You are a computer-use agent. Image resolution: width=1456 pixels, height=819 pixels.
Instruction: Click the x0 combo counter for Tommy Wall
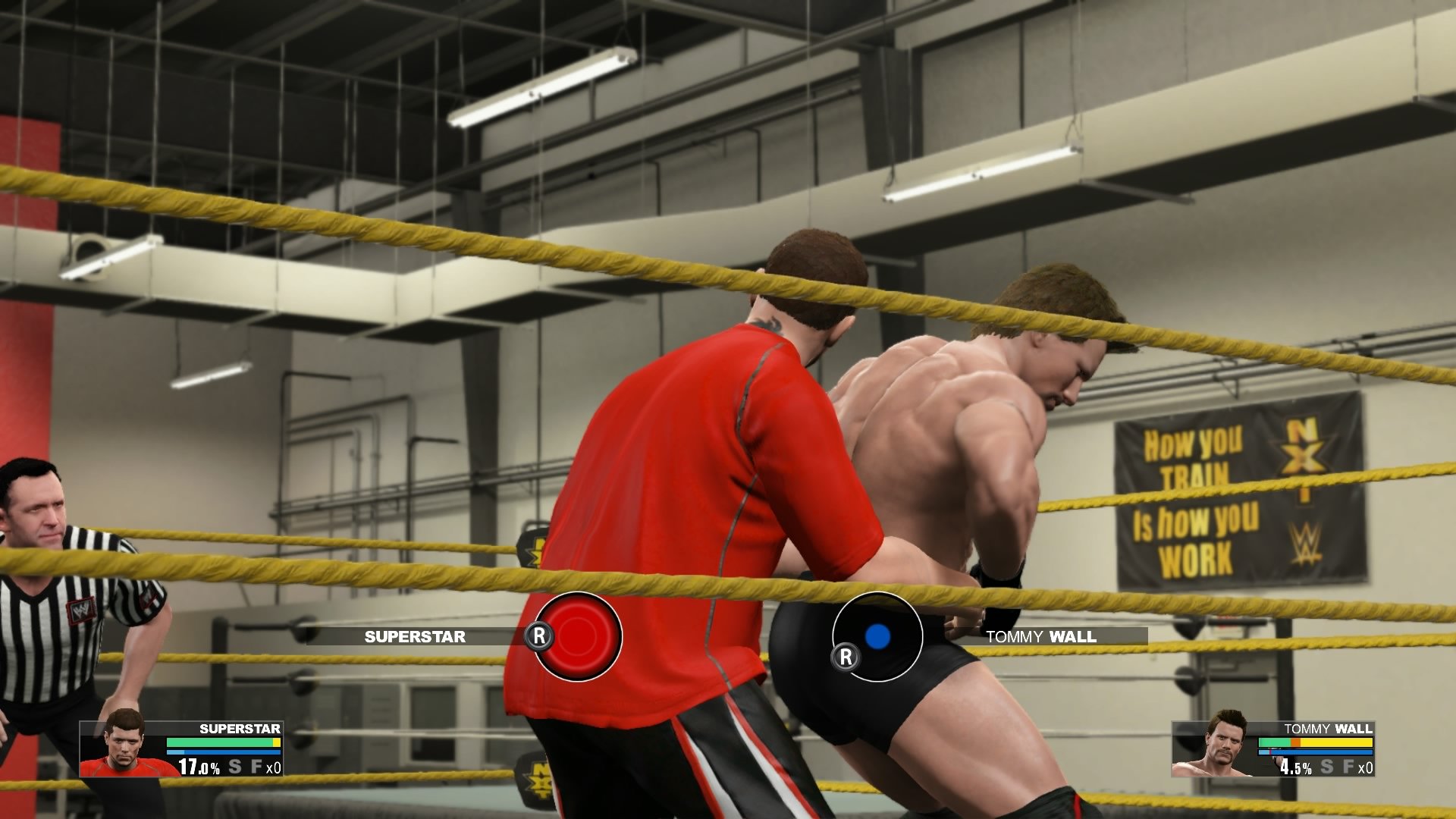pyautogui.click(x=1367, y=768)
